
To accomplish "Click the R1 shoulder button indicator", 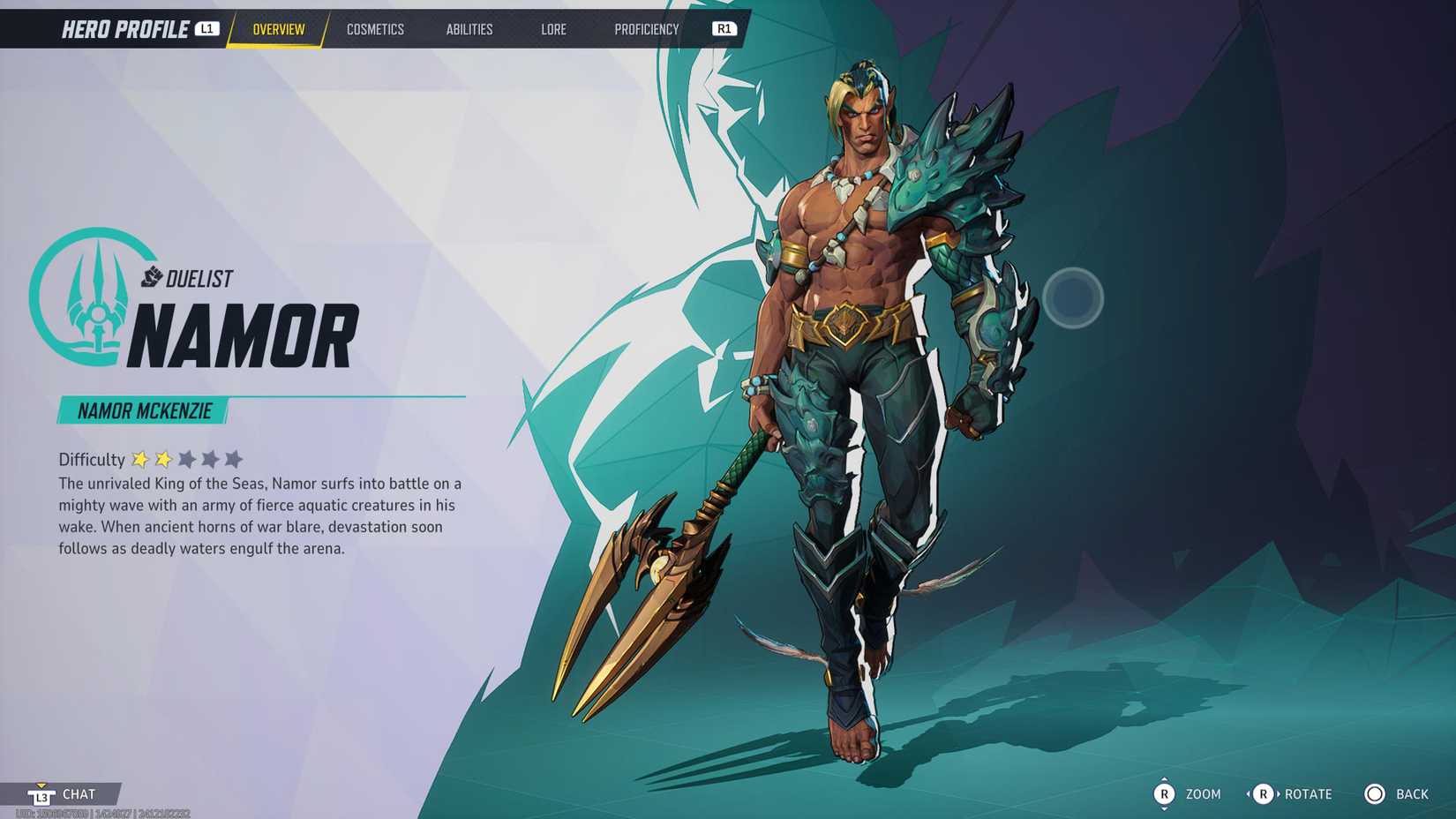I will pos(724,27).
